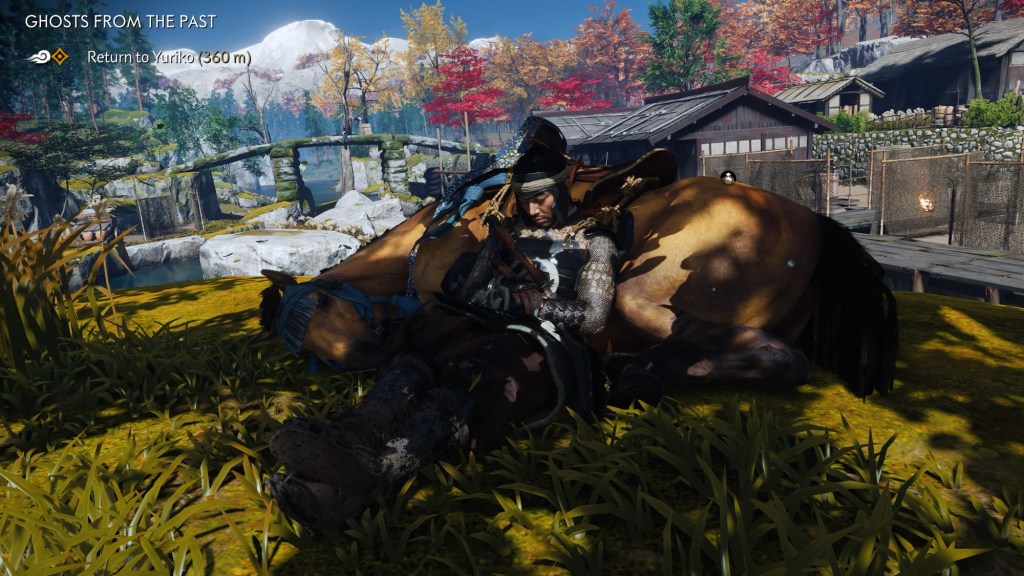The height and width of the screenshot is (576, 1024).
Task: Click the Return to Yuriko objective text
Action: click(158, 57)
